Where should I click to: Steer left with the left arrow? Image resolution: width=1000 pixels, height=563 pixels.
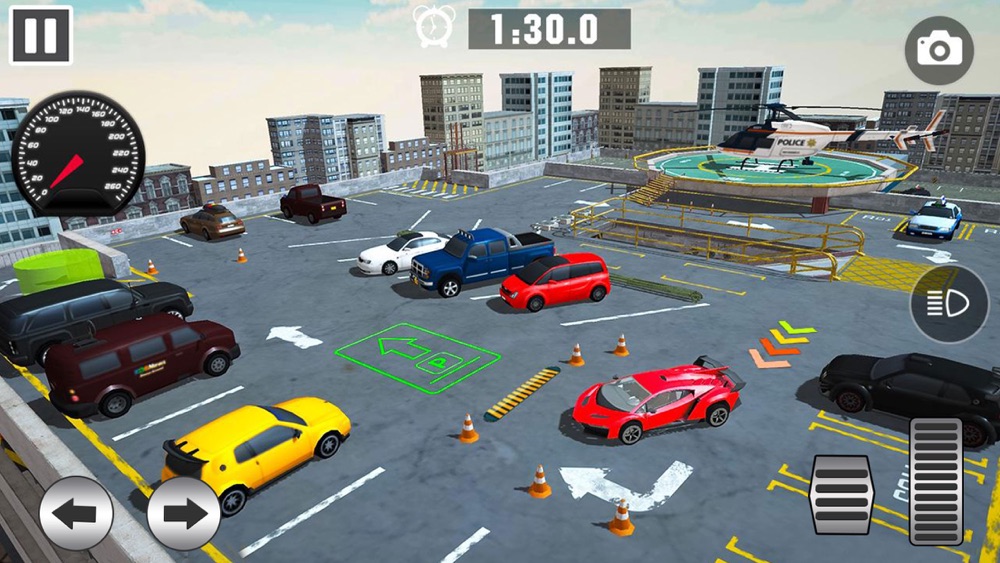tap(76, 513)
